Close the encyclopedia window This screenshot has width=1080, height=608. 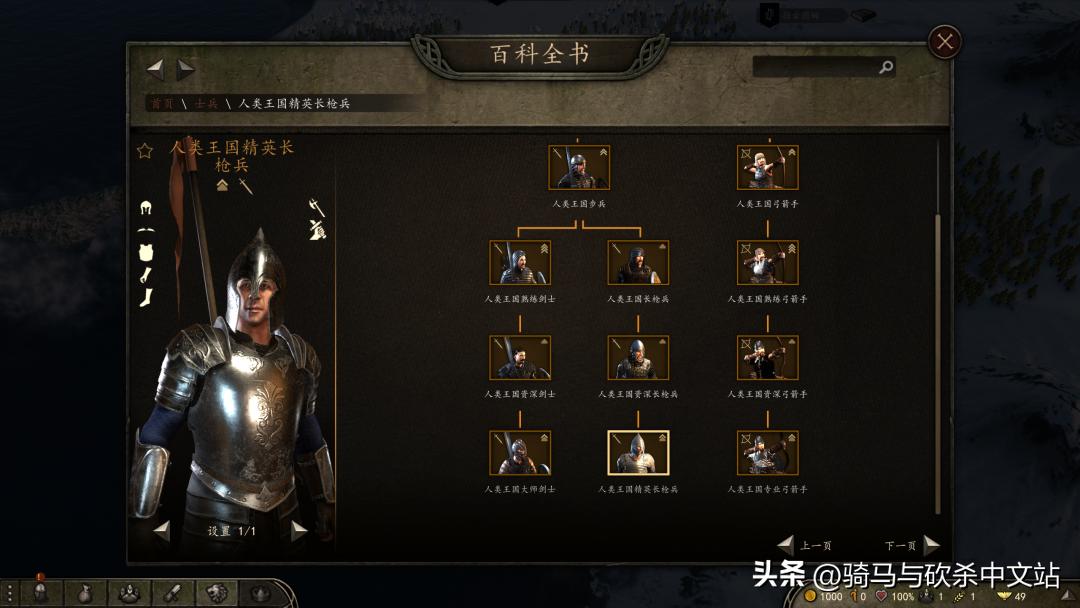point(945,42)
